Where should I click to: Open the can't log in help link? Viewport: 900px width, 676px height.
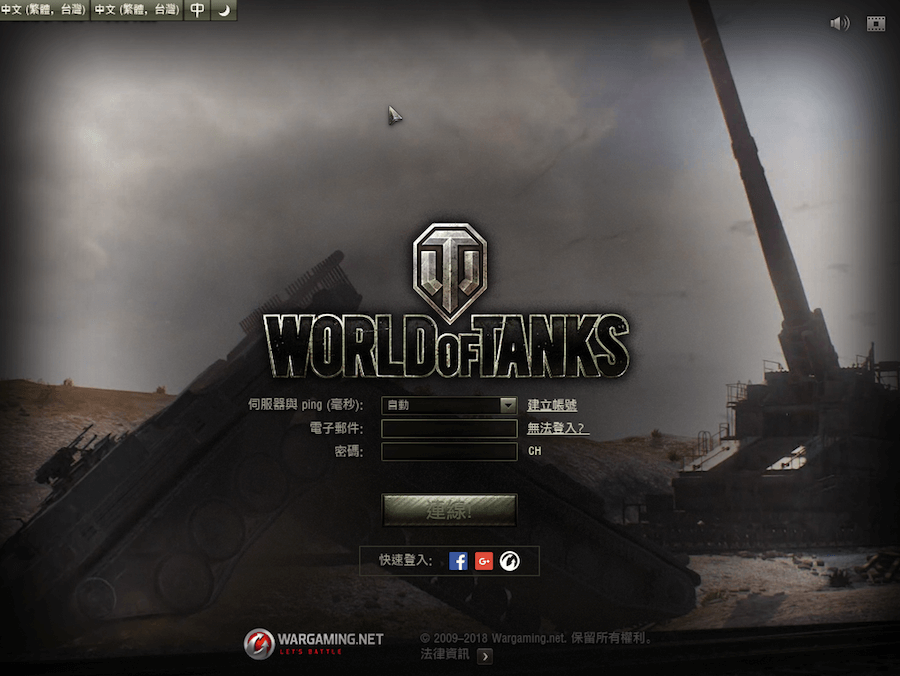tap(558, 429)
